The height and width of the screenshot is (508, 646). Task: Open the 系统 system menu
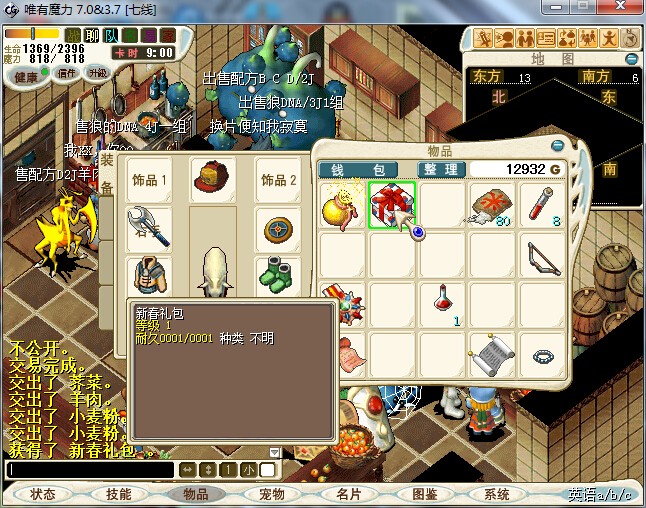pos(497,494)
